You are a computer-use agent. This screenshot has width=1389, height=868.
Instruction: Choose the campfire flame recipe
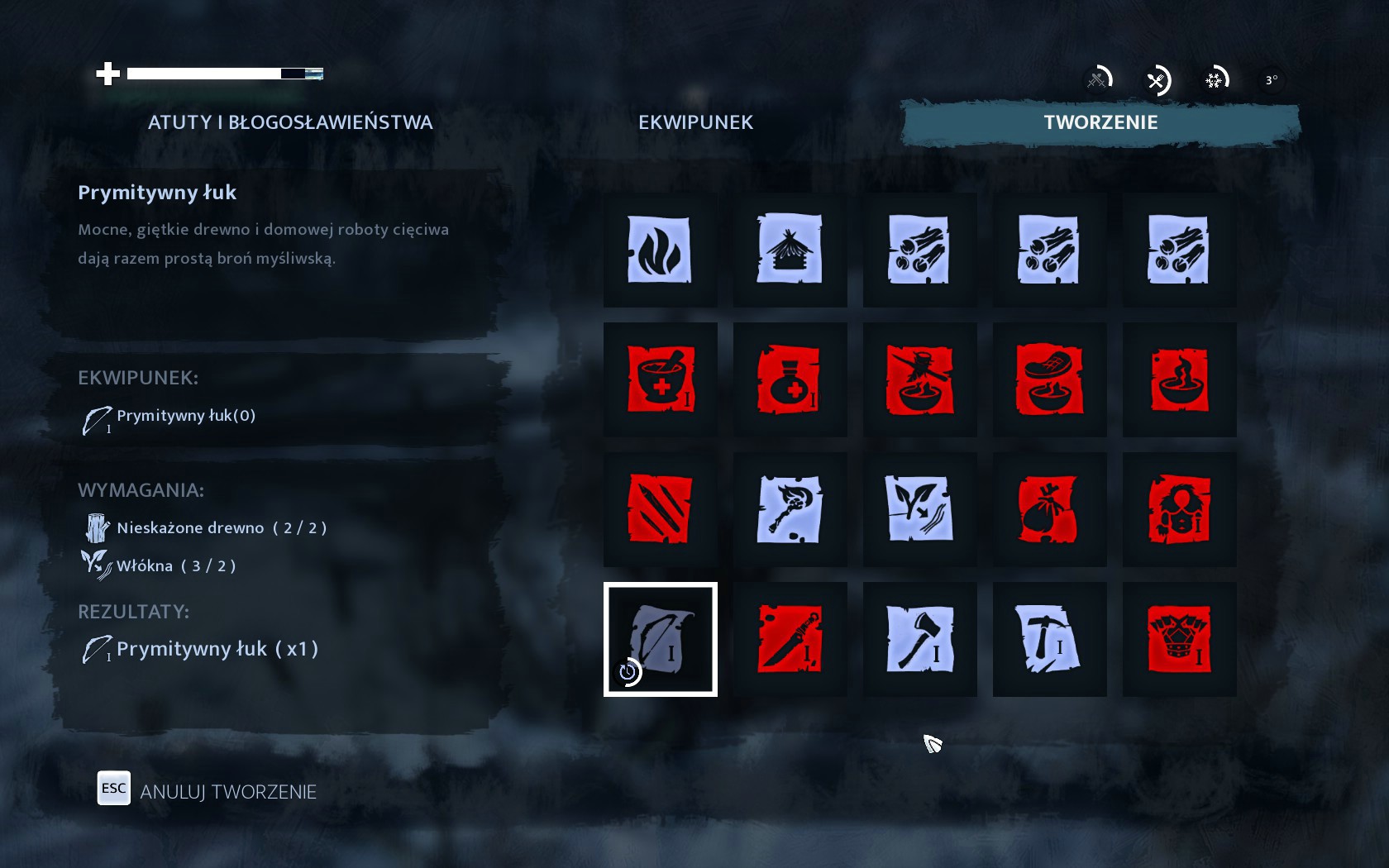[660, 250]
